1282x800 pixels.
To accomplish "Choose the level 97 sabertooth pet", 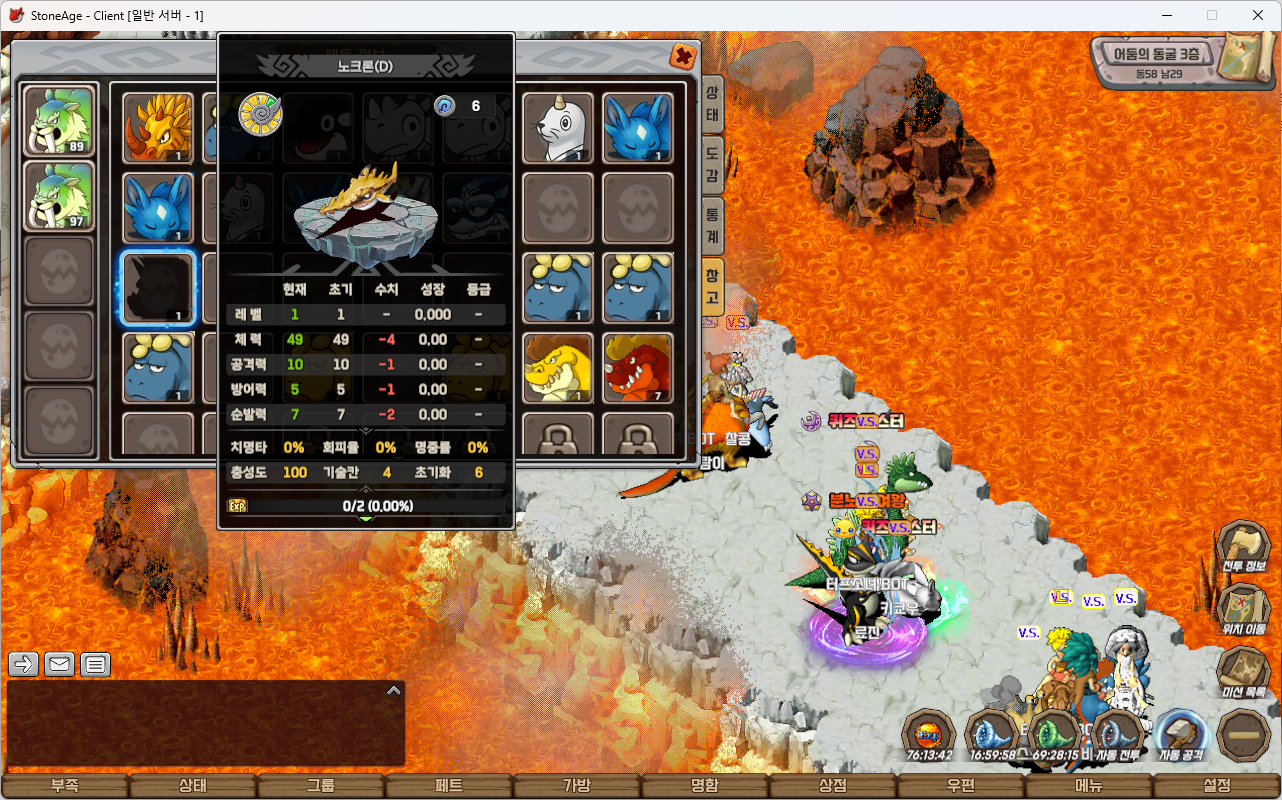I will (59, 196).
